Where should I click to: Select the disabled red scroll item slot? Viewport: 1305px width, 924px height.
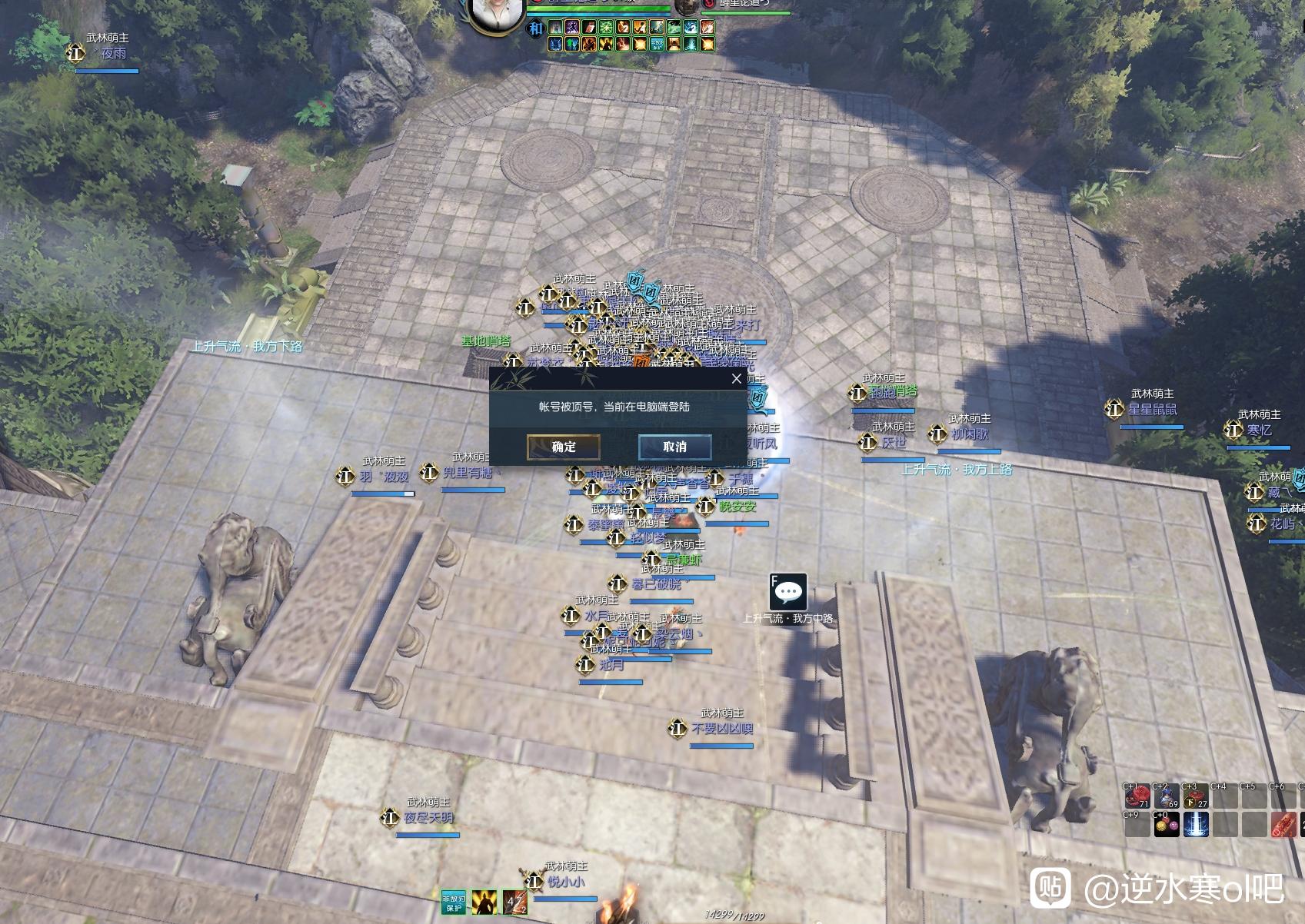click(1283, 826)
